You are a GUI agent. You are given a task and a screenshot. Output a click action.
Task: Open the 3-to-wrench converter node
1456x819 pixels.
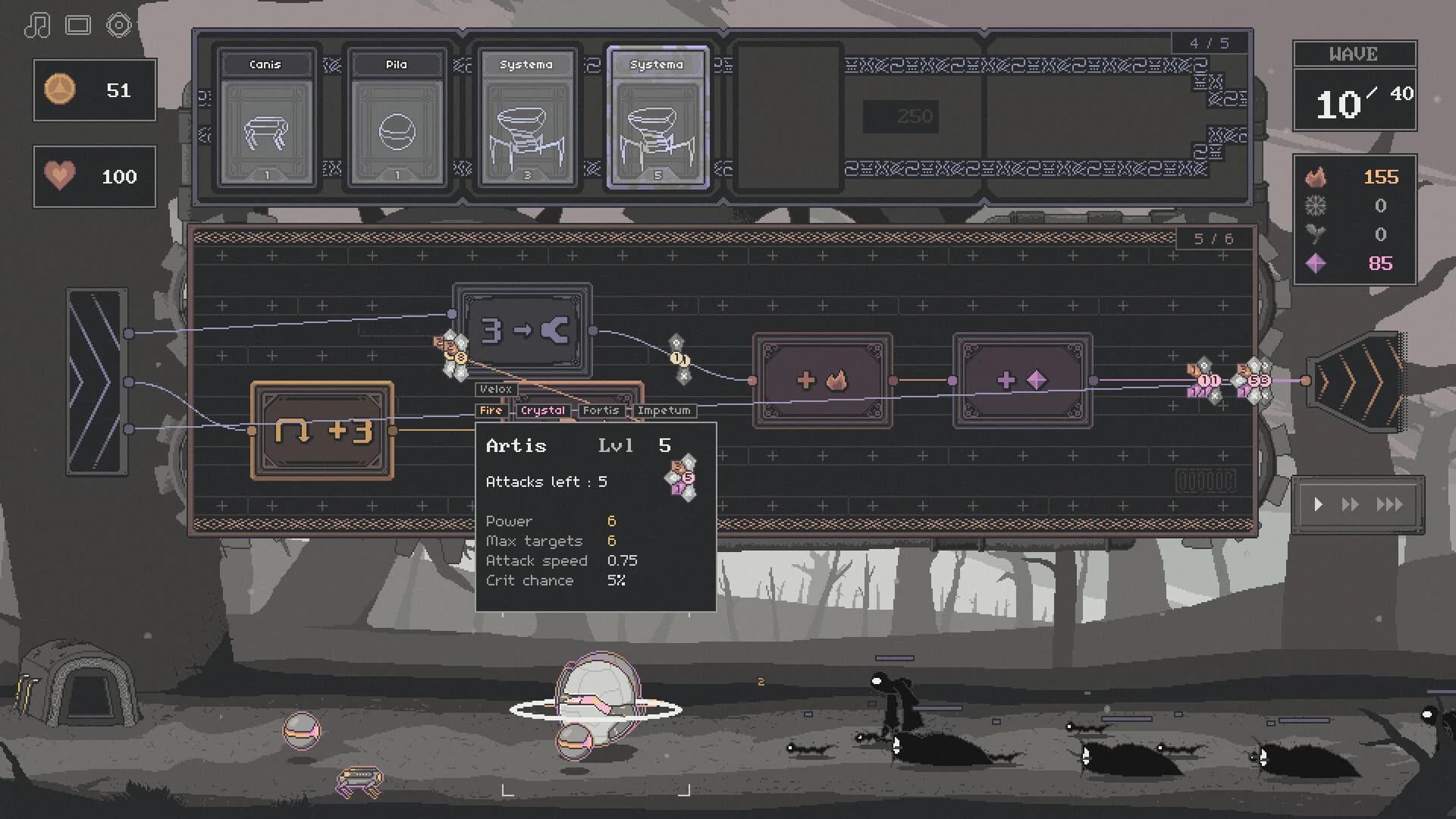(x=522, y=330)
